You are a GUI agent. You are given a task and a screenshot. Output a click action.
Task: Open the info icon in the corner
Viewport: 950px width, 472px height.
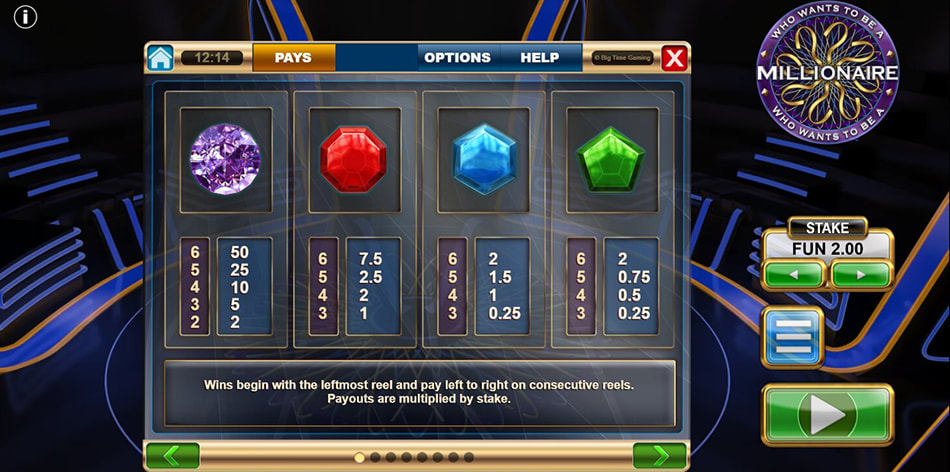(x=26, y=17)
